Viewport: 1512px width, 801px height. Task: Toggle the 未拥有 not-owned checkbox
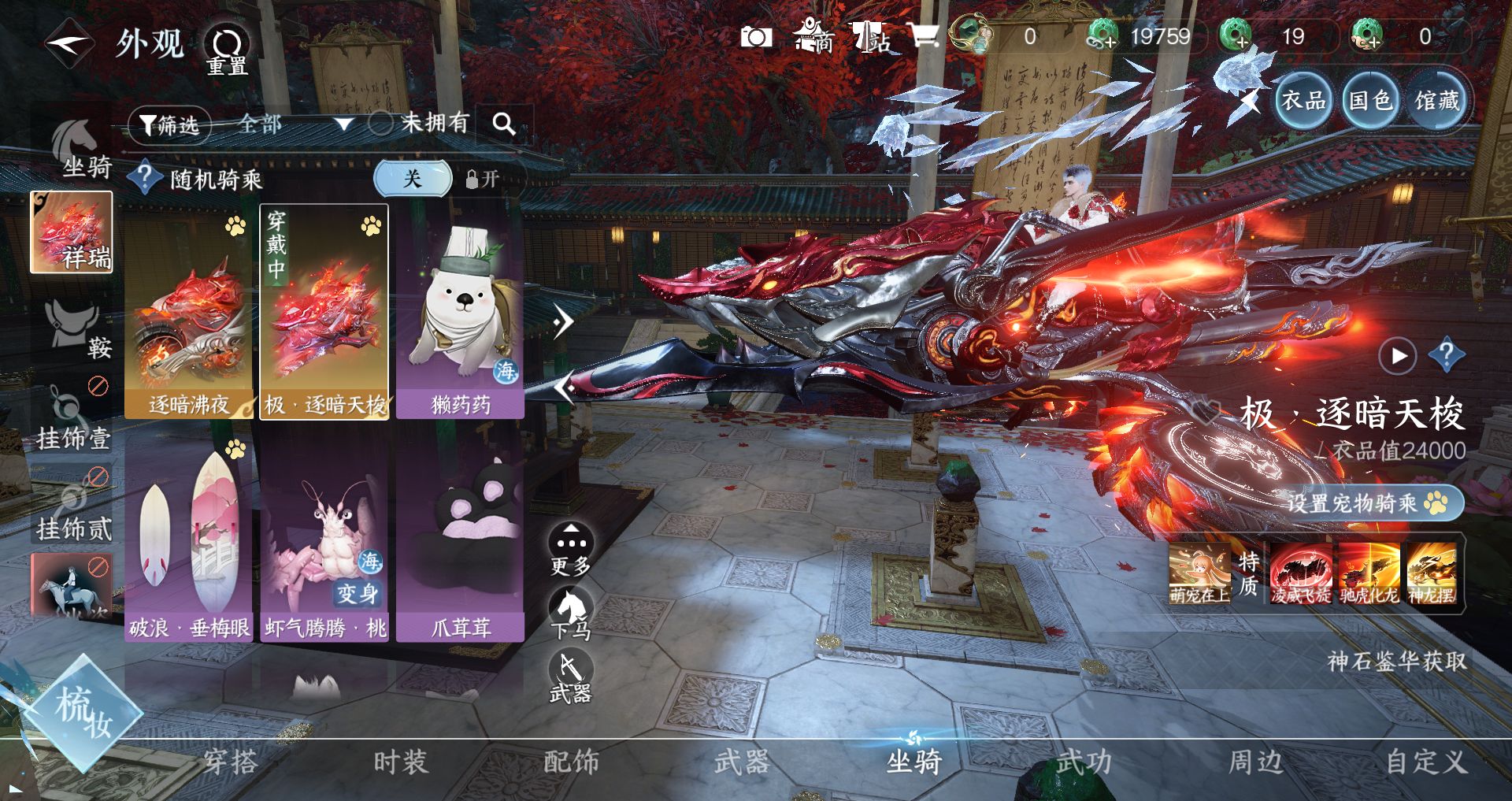click(x=381, y=123)
